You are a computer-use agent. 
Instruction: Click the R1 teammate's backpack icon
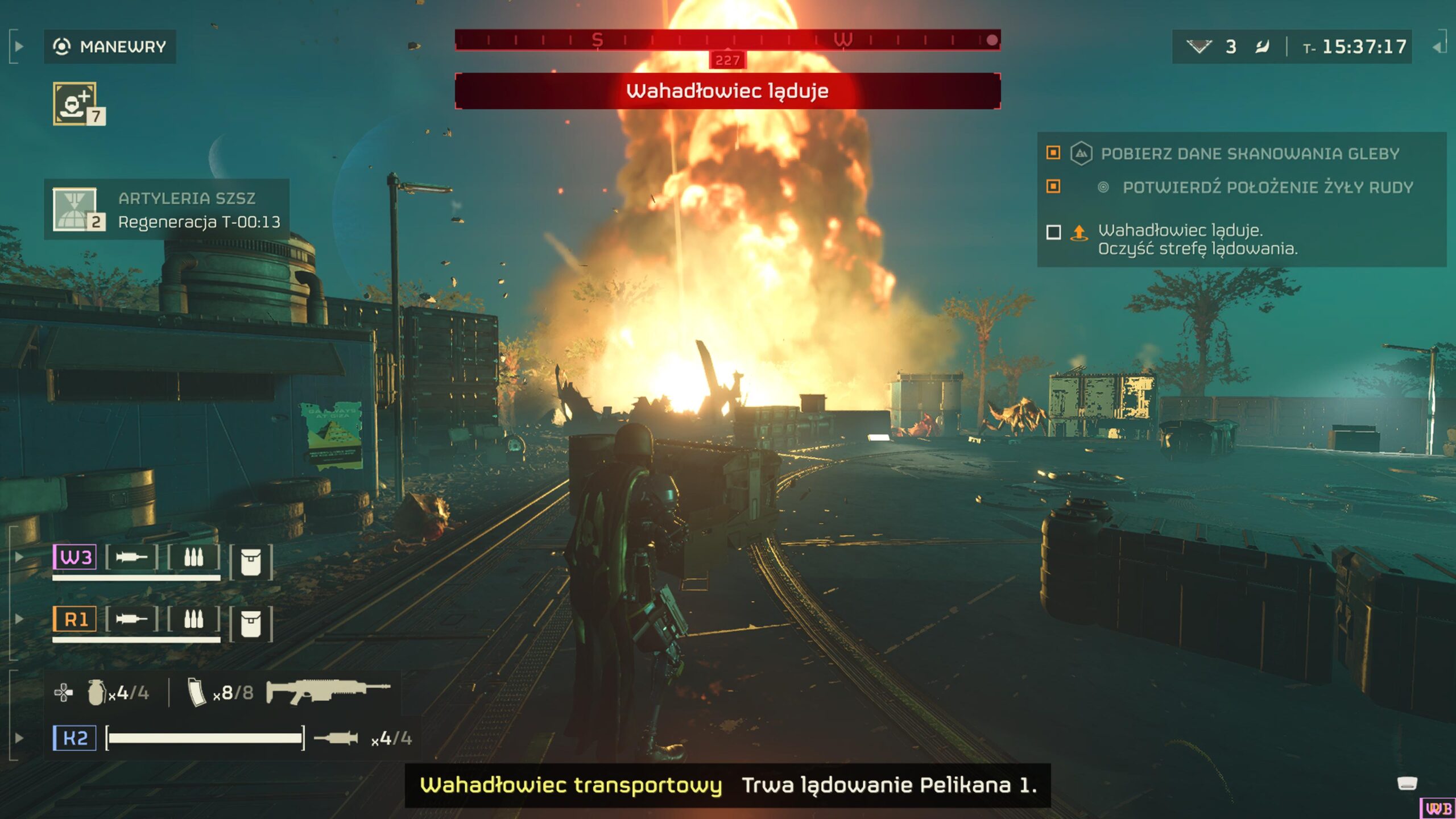[x=251, y=624]
